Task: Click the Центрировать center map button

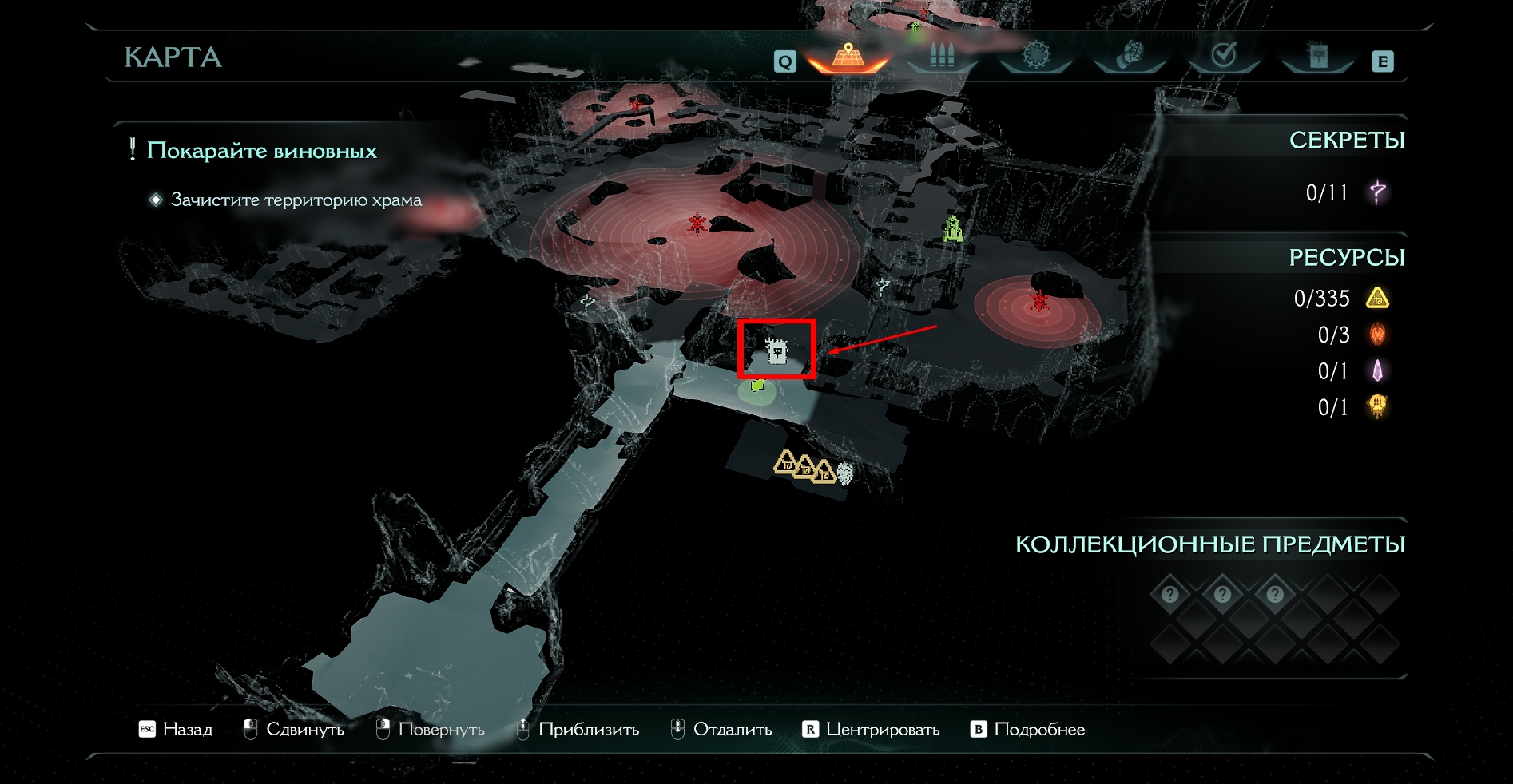Action: 871,729
